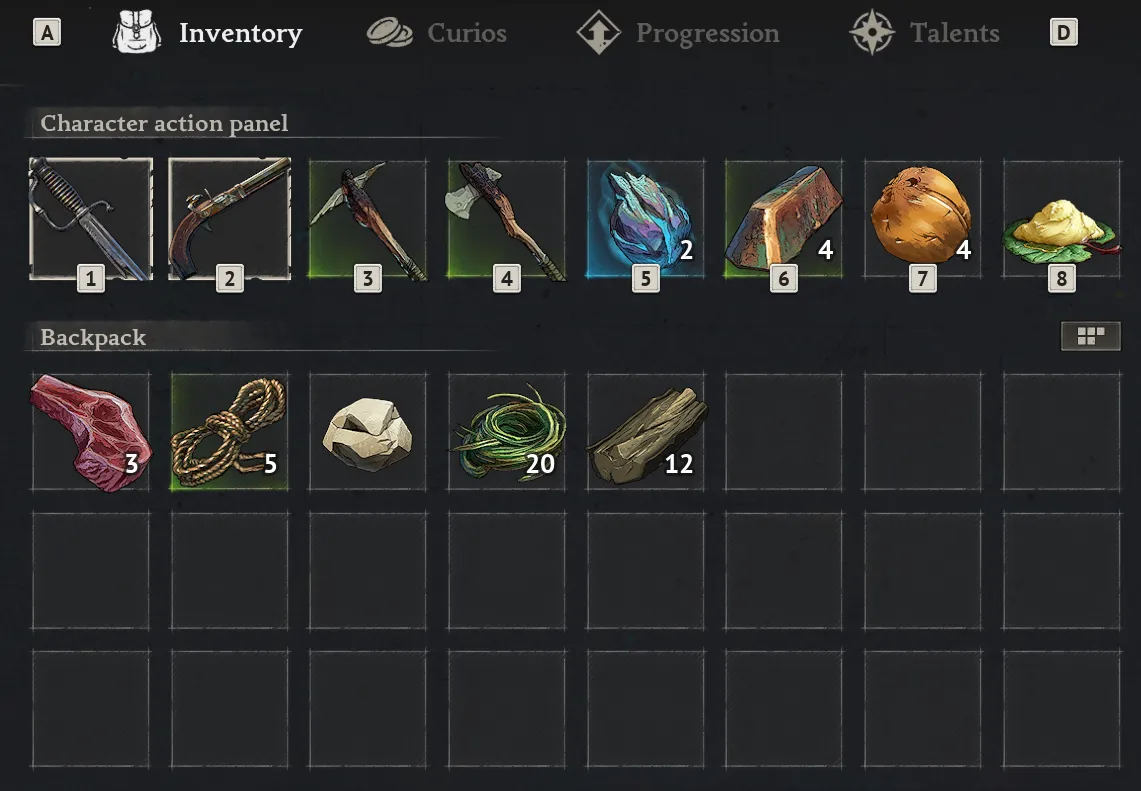The height and width of the screenshot is (791, 1141).
Task: Click the coiled rope stack
Action: point(229,432)
